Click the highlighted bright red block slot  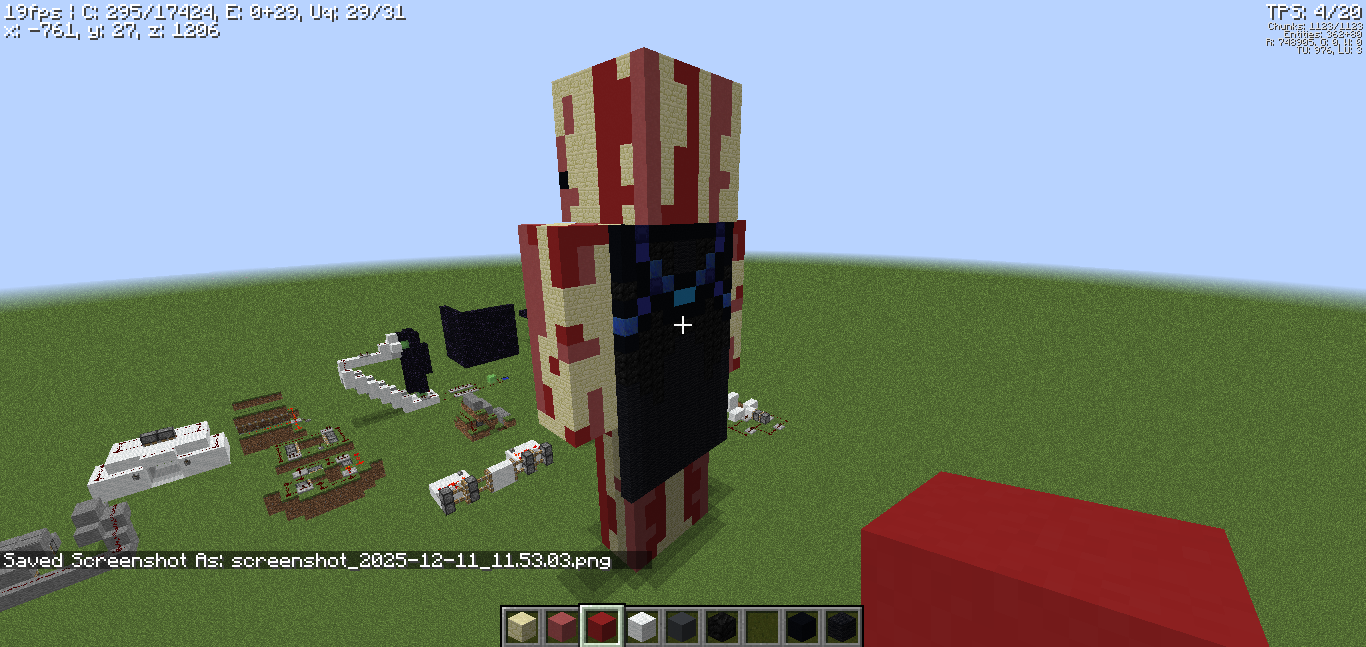coord(601,627)
